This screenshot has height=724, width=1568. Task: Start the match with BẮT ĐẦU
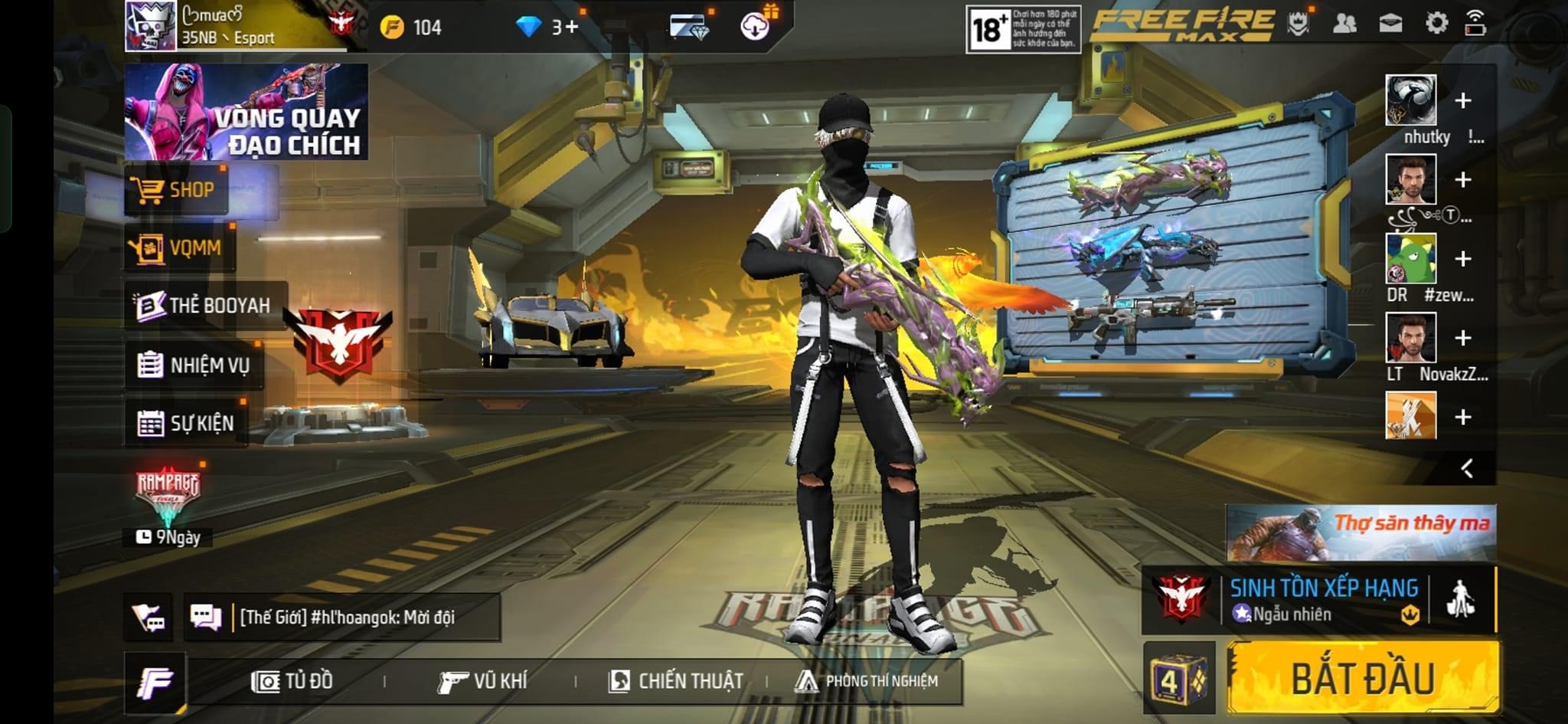point(1363,678)
